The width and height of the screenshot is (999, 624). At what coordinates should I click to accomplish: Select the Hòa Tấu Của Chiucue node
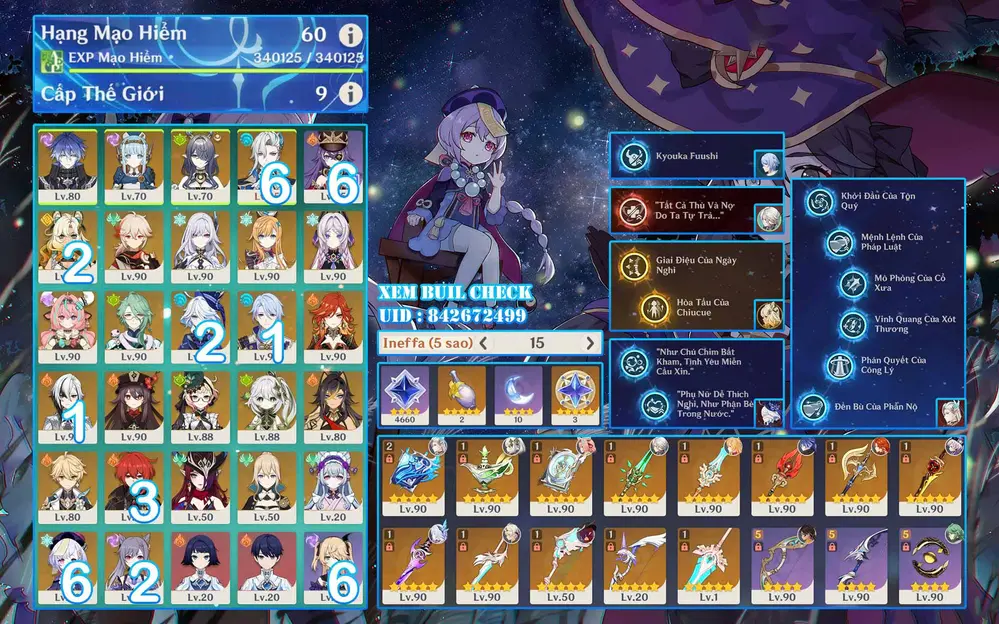(x=653, y=308)
